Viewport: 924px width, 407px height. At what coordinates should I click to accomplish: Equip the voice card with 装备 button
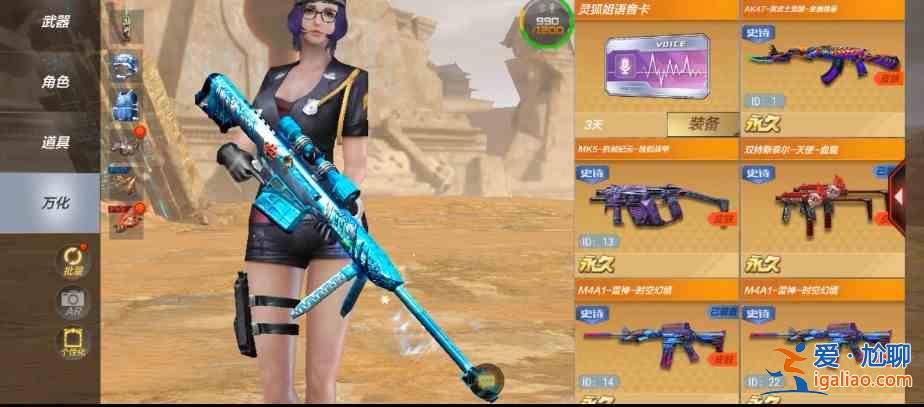700,125
